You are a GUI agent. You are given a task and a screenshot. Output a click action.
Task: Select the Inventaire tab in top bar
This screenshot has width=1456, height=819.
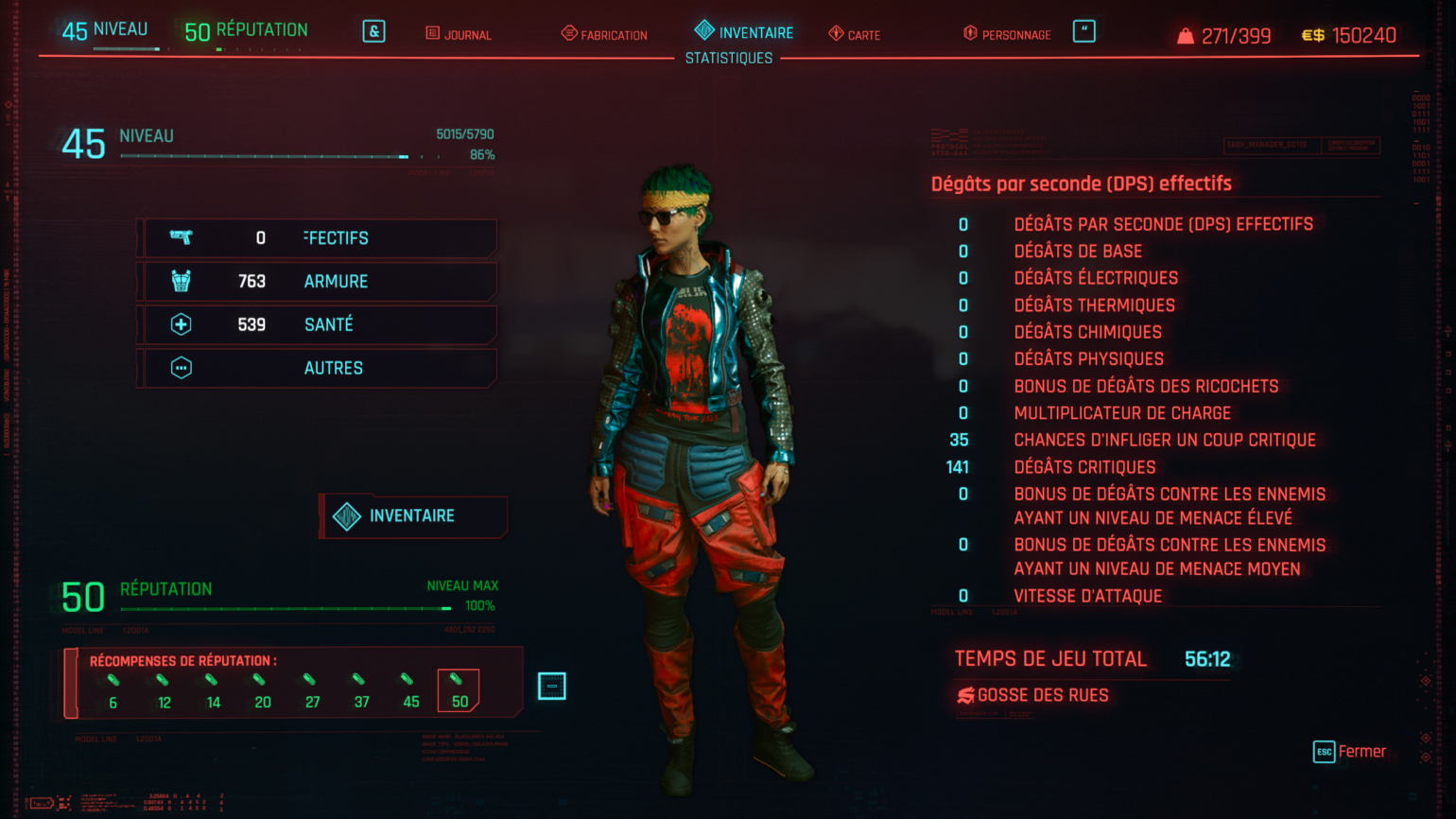744,32
